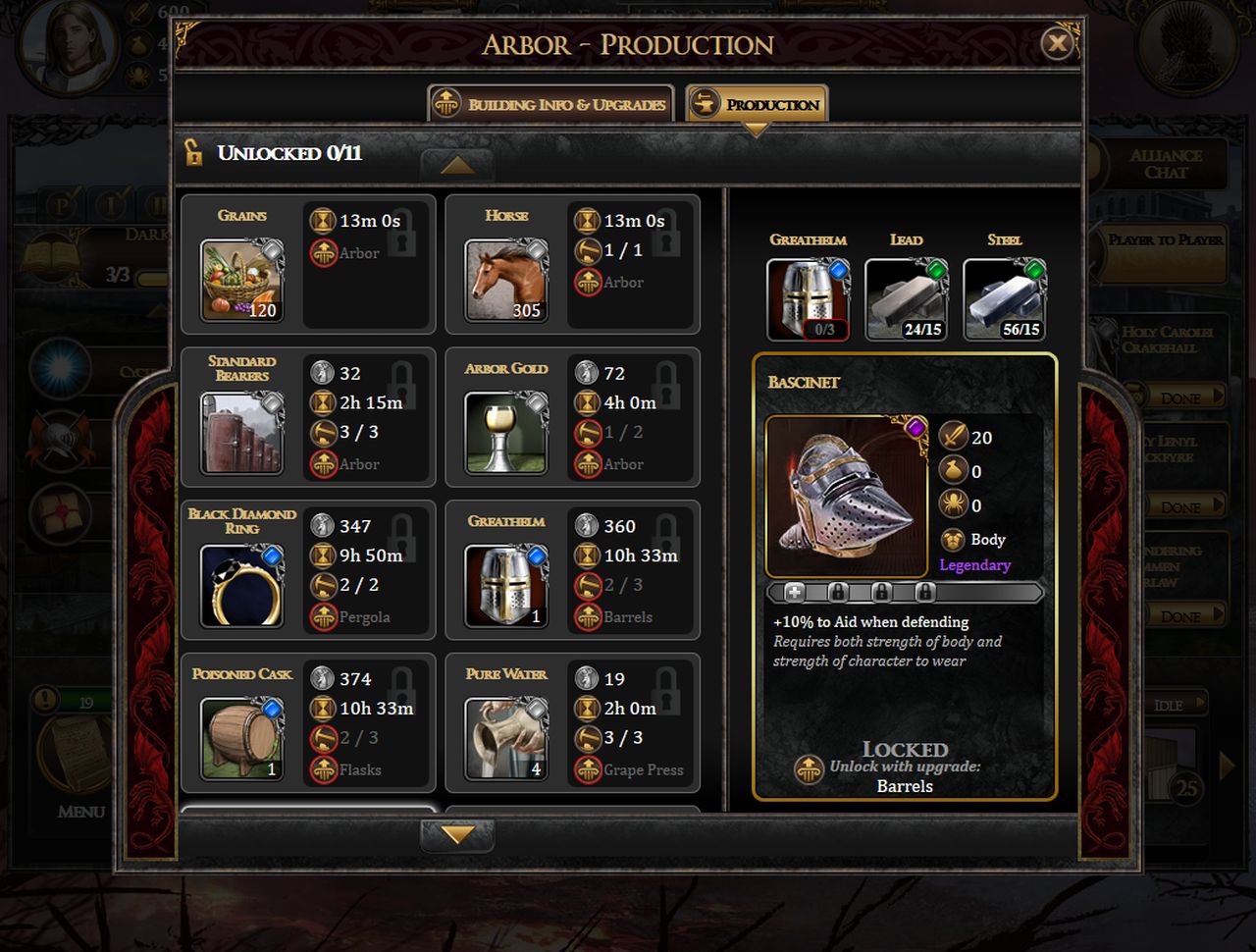Pick the Arbor Gold goblet item
This screenshot has width=1256, height=952.
(506, 433)
